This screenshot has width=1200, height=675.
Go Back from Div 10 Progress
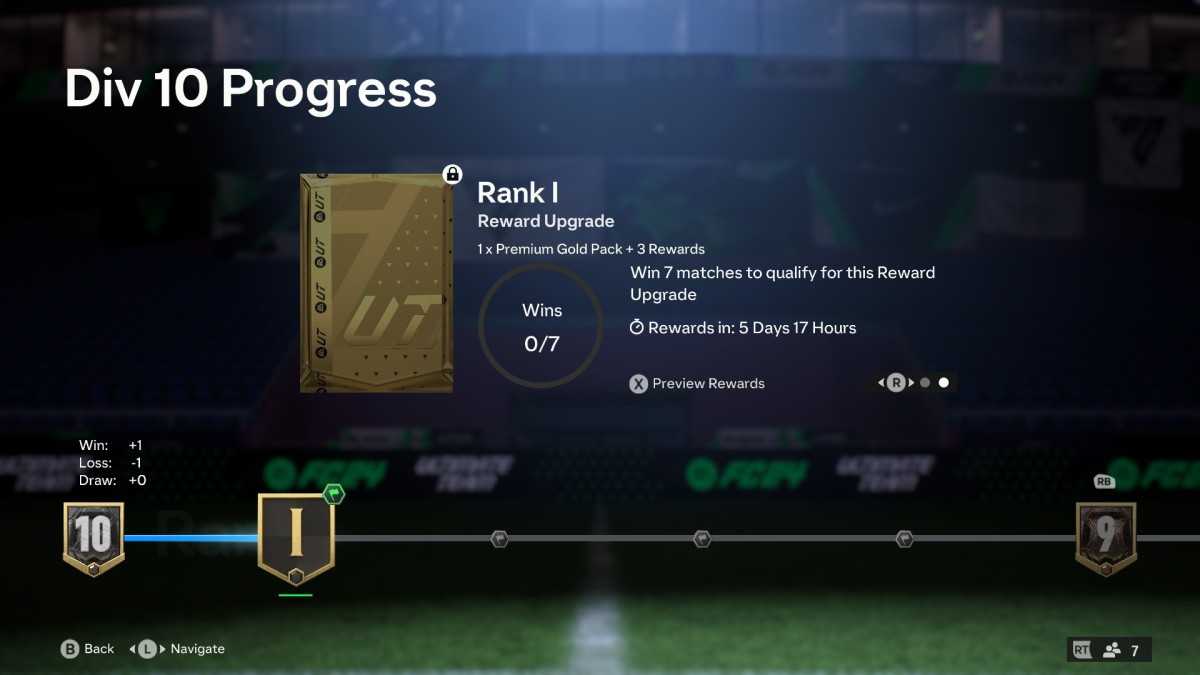point(88,649)
